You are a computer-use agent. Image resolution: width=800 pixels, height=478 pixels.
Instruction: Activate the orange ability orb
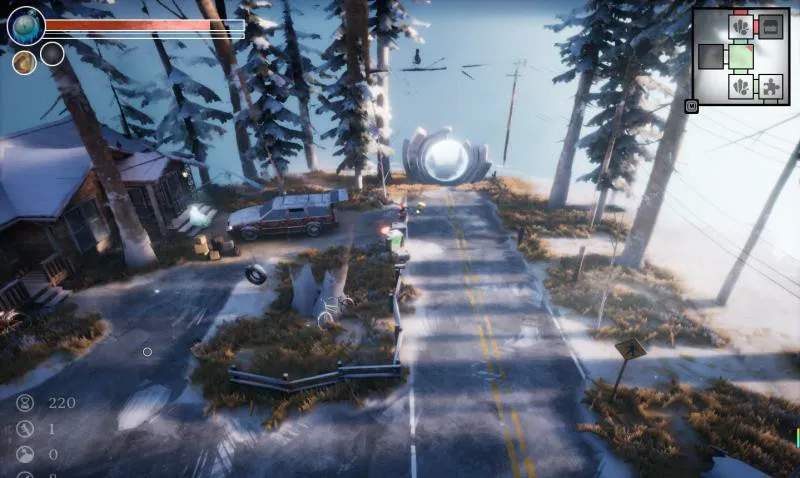(24, 62)
